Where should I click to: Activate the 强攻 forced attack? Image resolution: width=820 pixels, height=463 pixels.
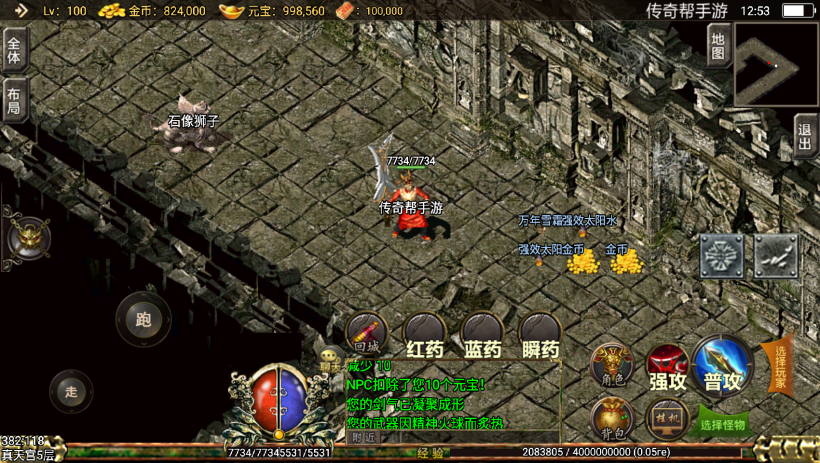(x=667, y=366)
